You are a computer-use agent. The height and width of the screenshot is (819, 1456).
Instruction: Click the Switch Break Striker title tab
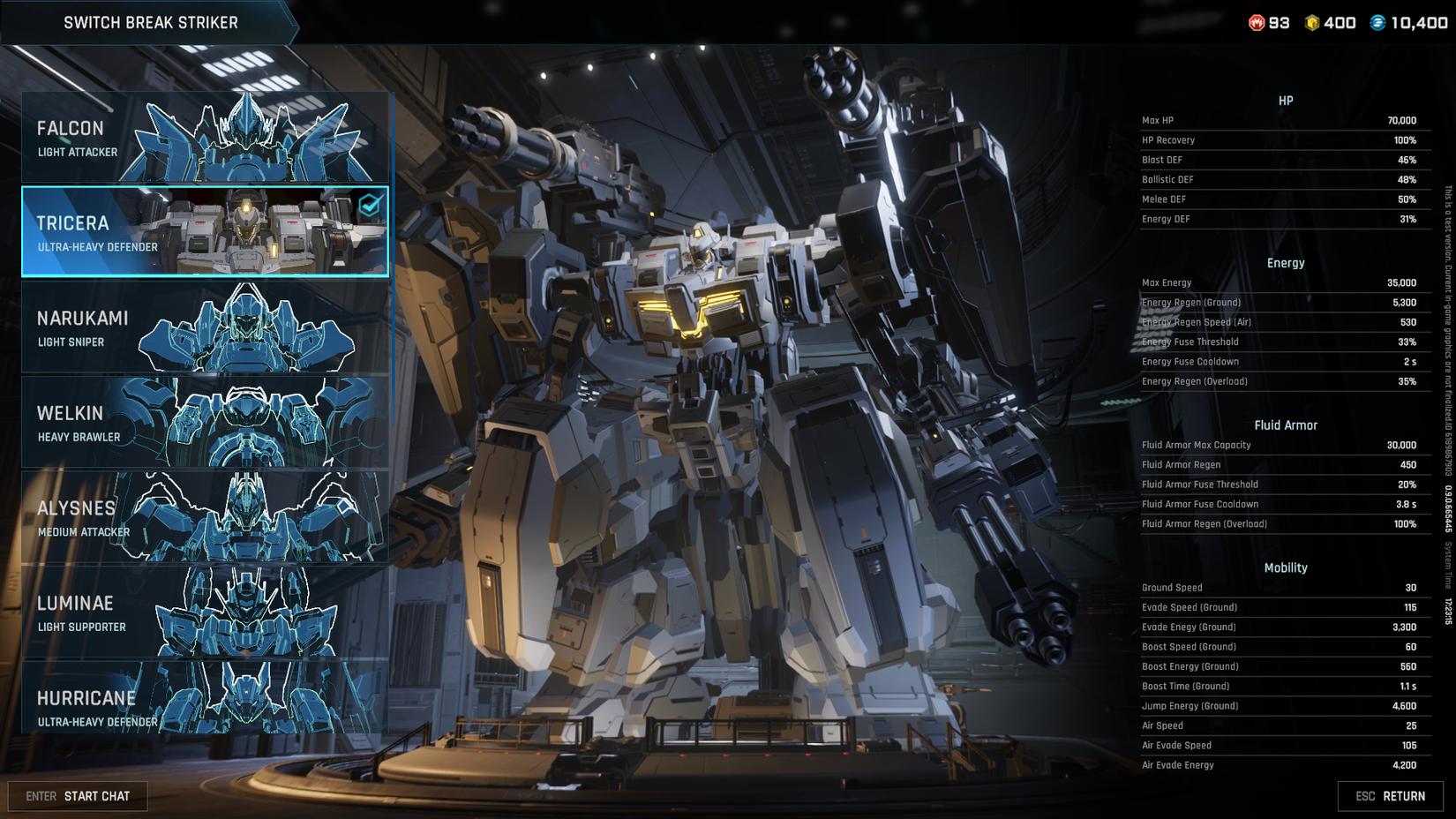coord(152,23)
